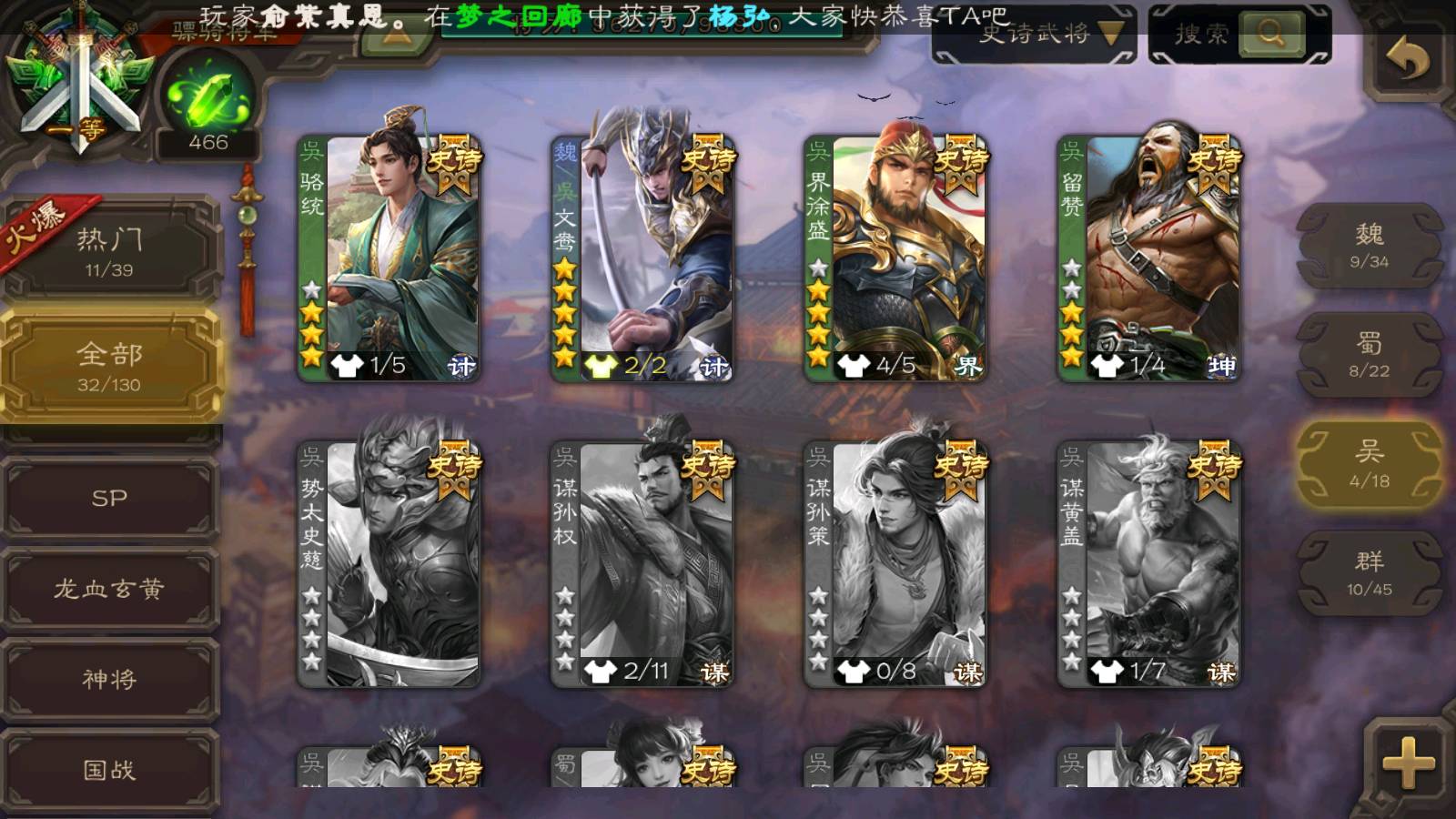
Task: Click the golden plus button
Action: pyautogui.click(x=1407, y=763)
